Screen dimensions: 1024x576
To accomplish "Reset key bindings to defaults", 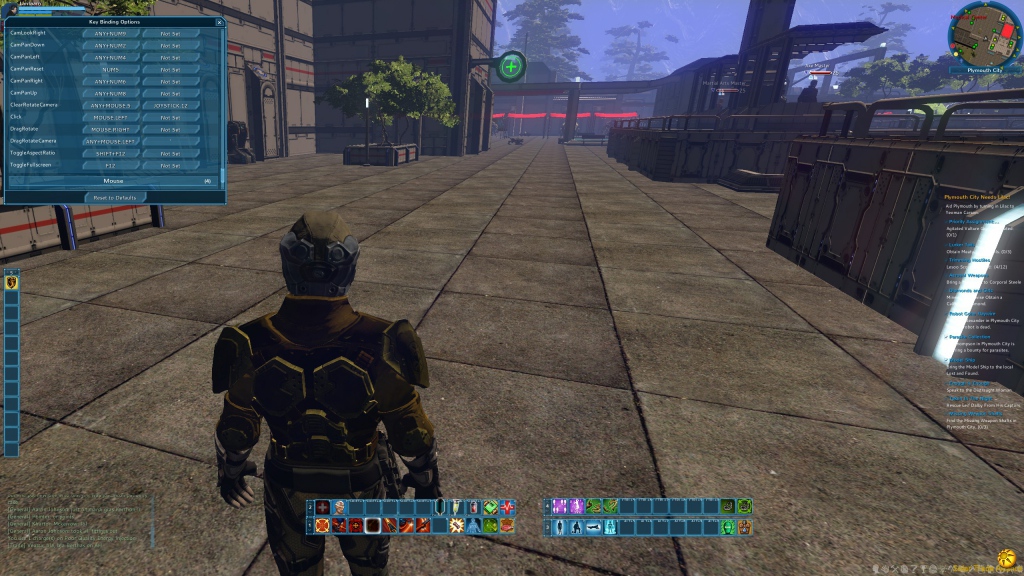I will click(115, 197).
